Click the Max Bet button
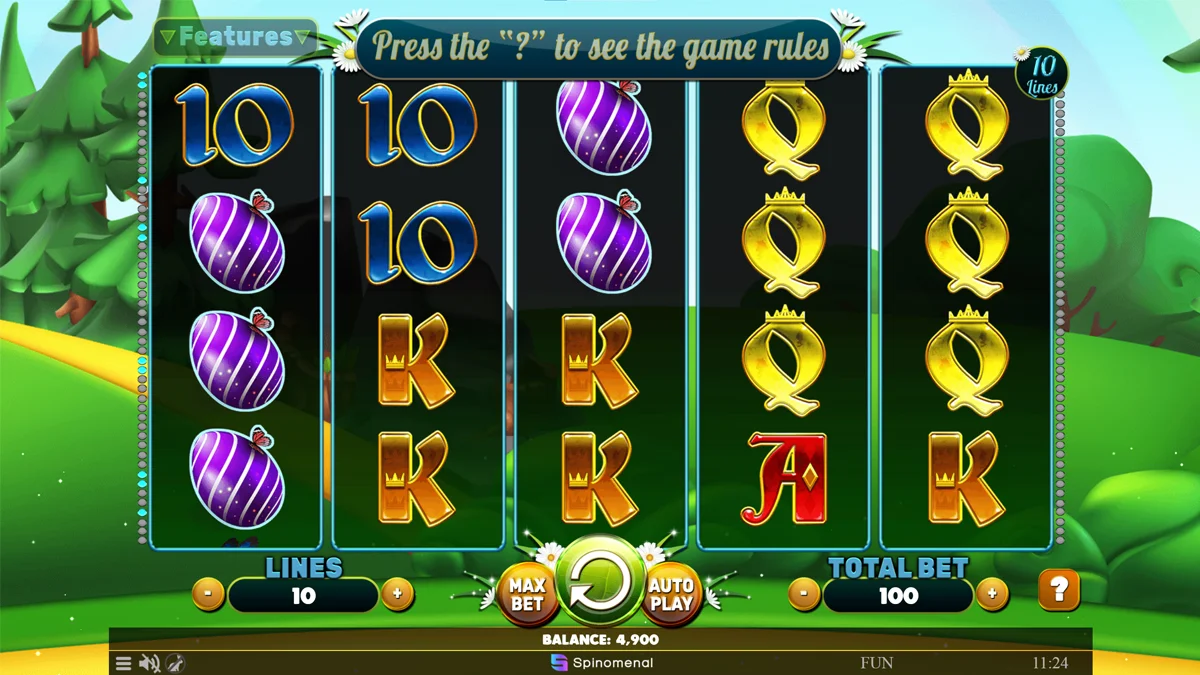The height and width of the screenshot is (675, 1200). pos(526,594)
